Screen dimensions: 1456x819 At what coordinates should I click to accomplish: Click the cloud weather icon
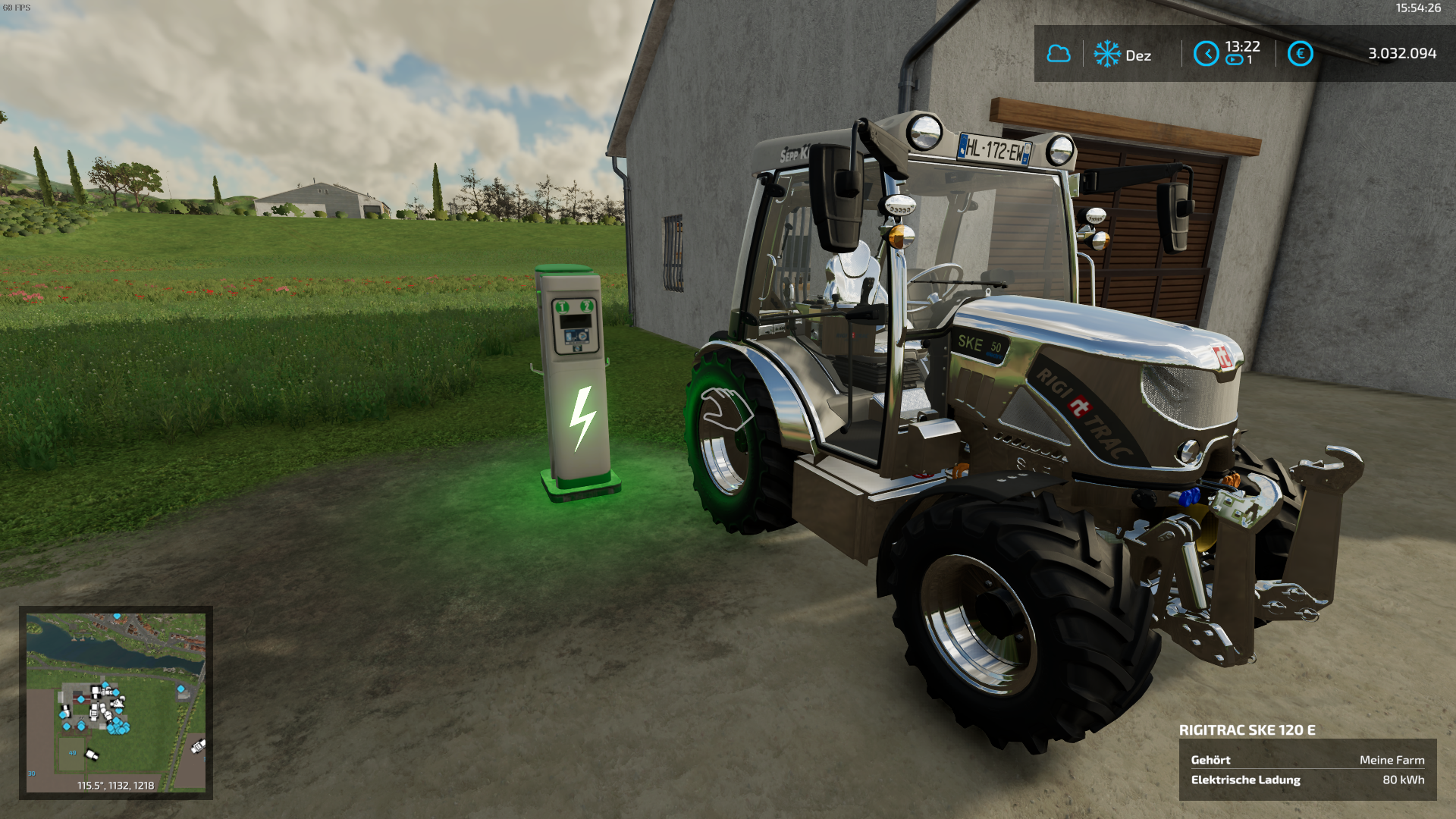click(1059, 54)
